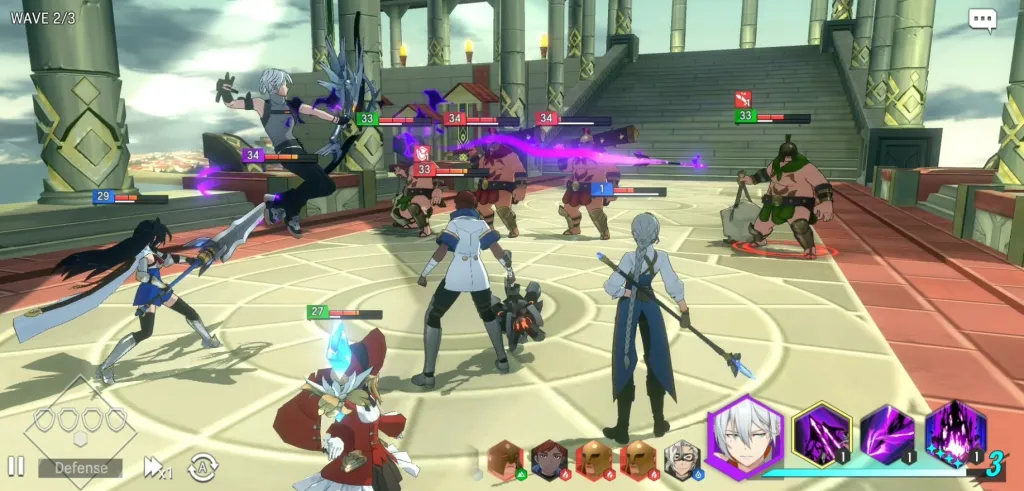Image resolution: width=1024 pixels, height=491 pixels.
Task: Toggle the x1 battle speed
Action: 157,466
